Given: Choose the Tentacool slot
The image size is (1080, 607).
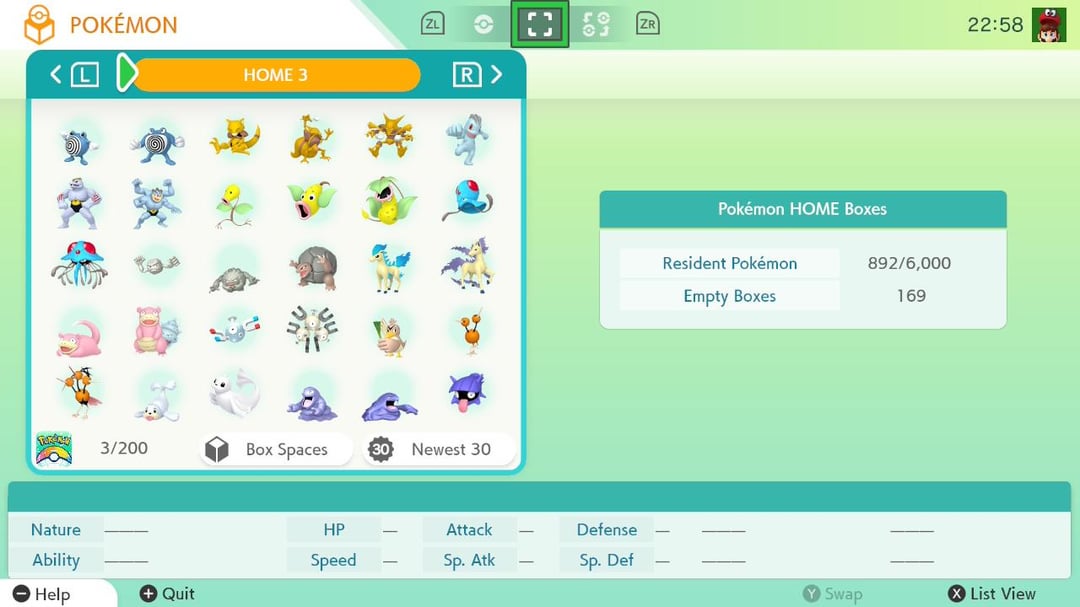Looking at the screenshot, I should (469, 201).
